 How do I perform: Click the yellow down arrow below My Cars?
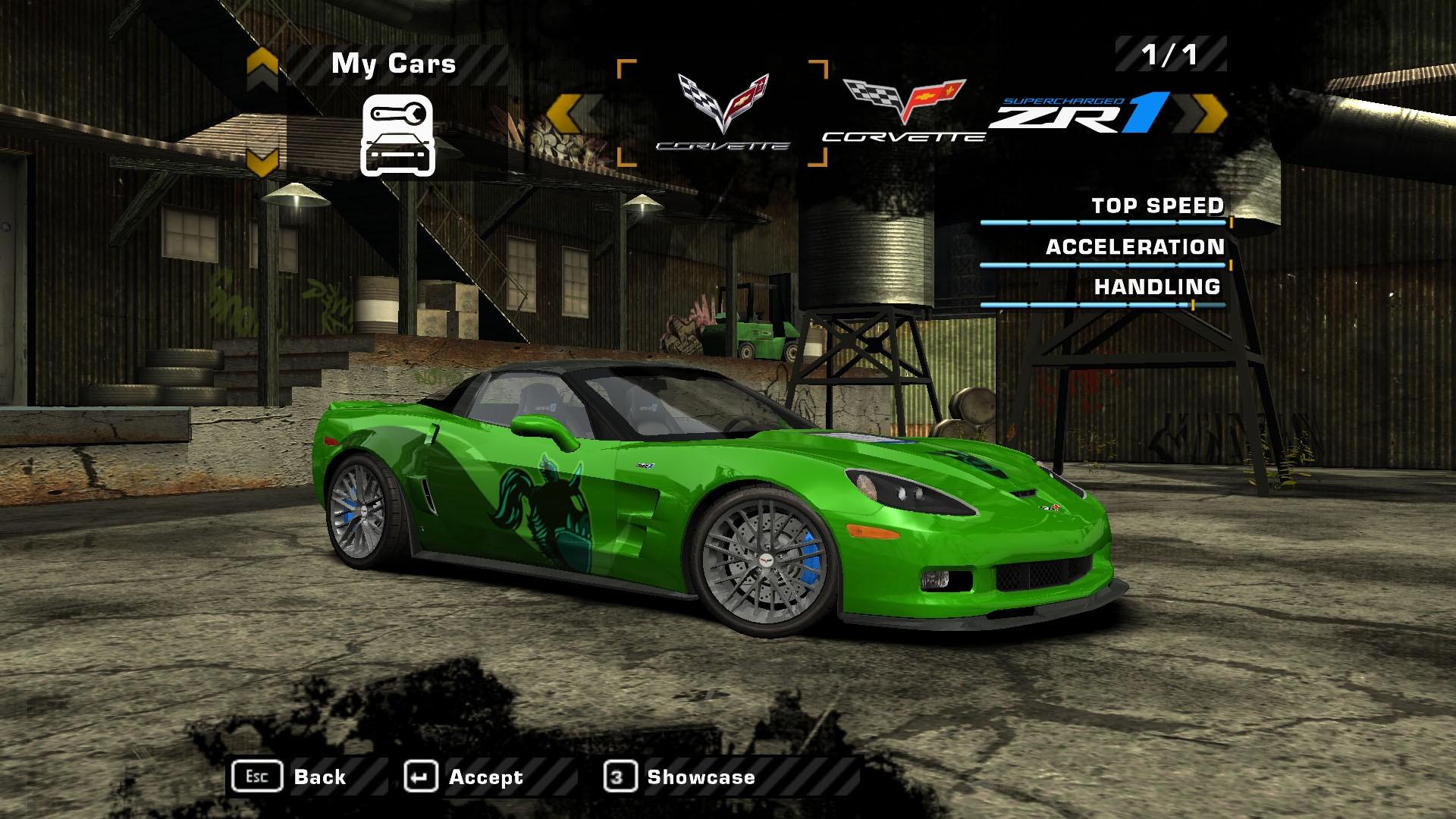coord(262,159)
